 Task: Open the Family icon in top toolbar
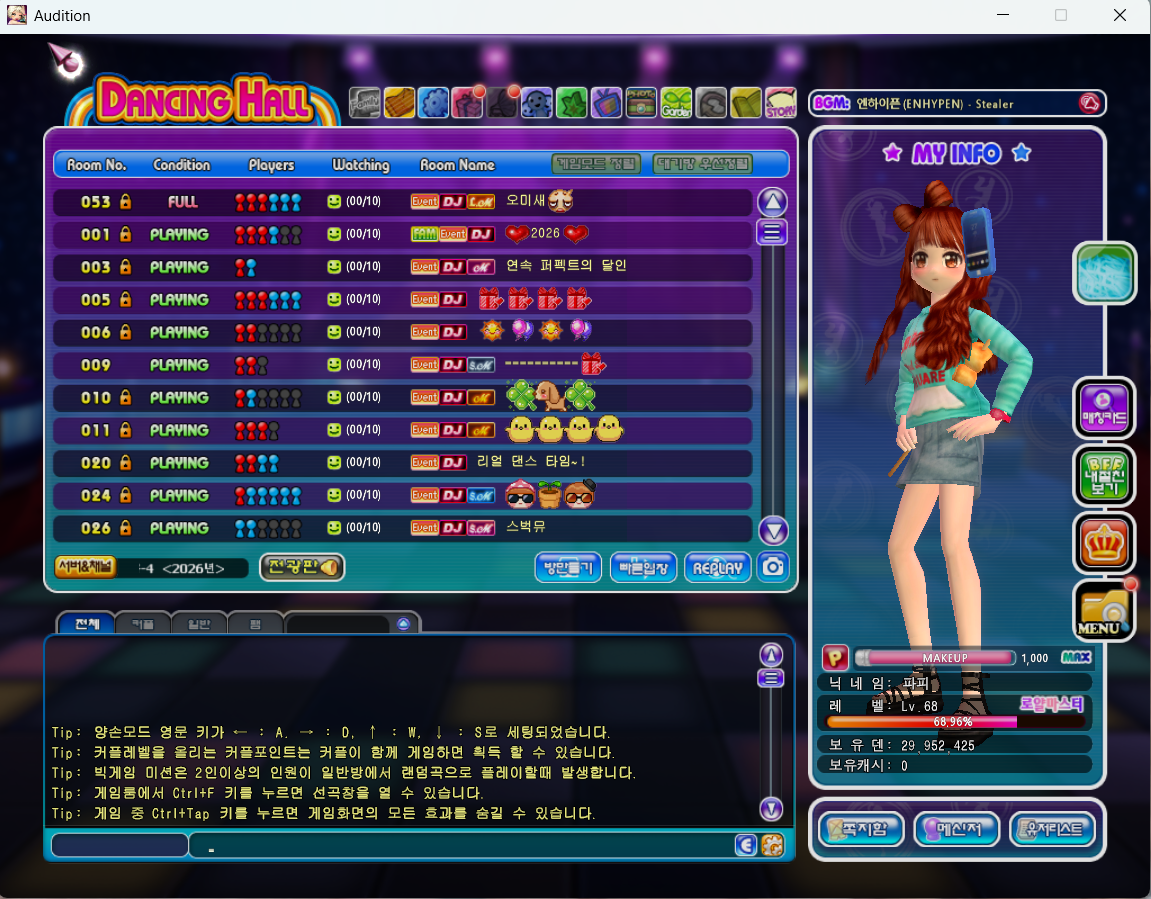pos(365,102)
